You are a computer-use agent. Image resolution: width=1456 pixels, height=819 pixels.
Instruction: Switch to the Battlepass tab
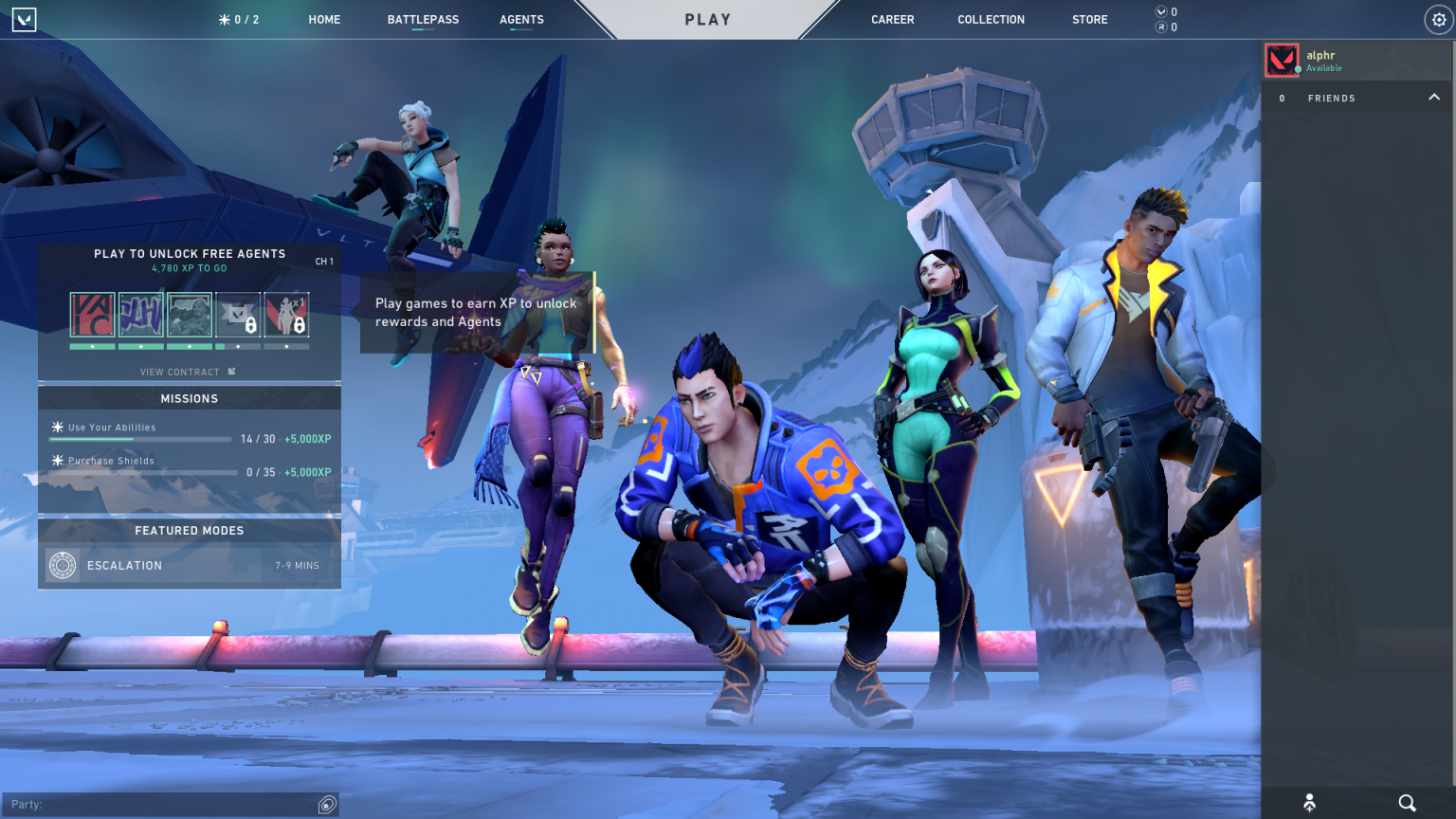(x=422, y=19)
